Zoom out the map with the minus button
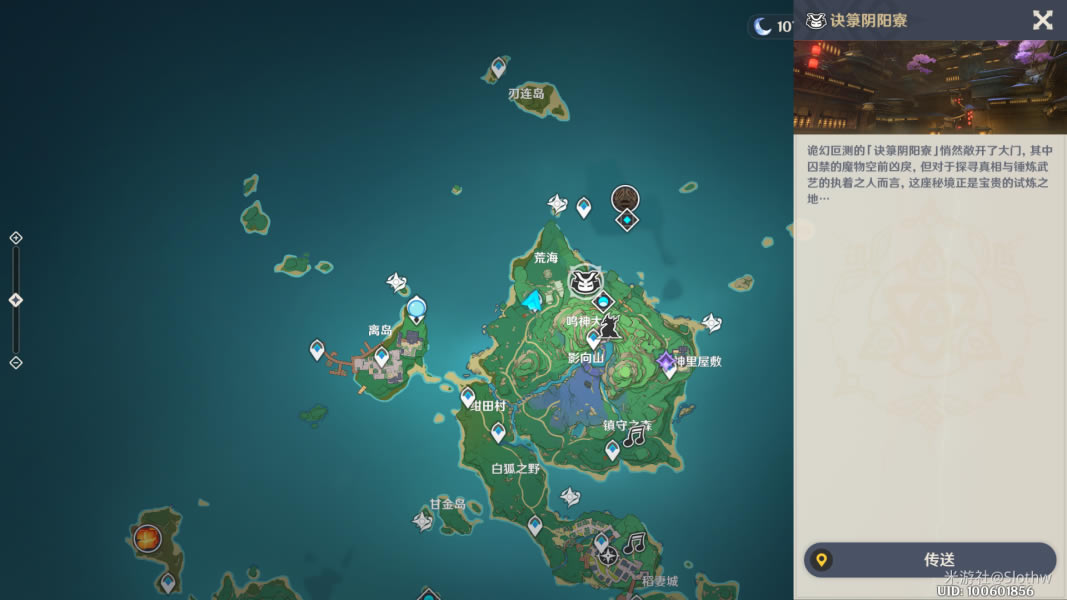Screen dimensions: 1067x600 pos(16,362)
